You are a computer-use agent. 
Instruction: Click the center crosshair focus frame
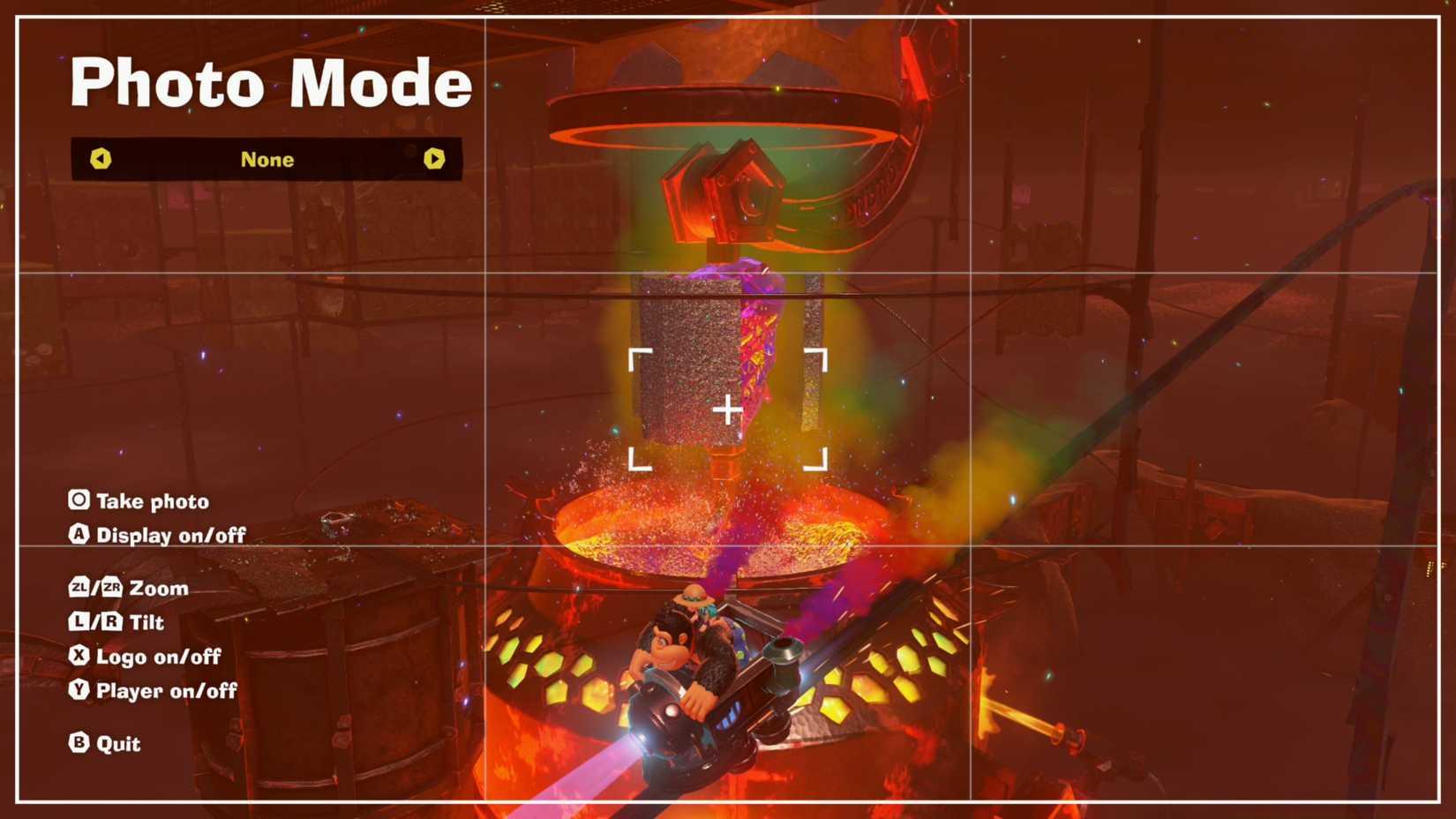point(728,409)
